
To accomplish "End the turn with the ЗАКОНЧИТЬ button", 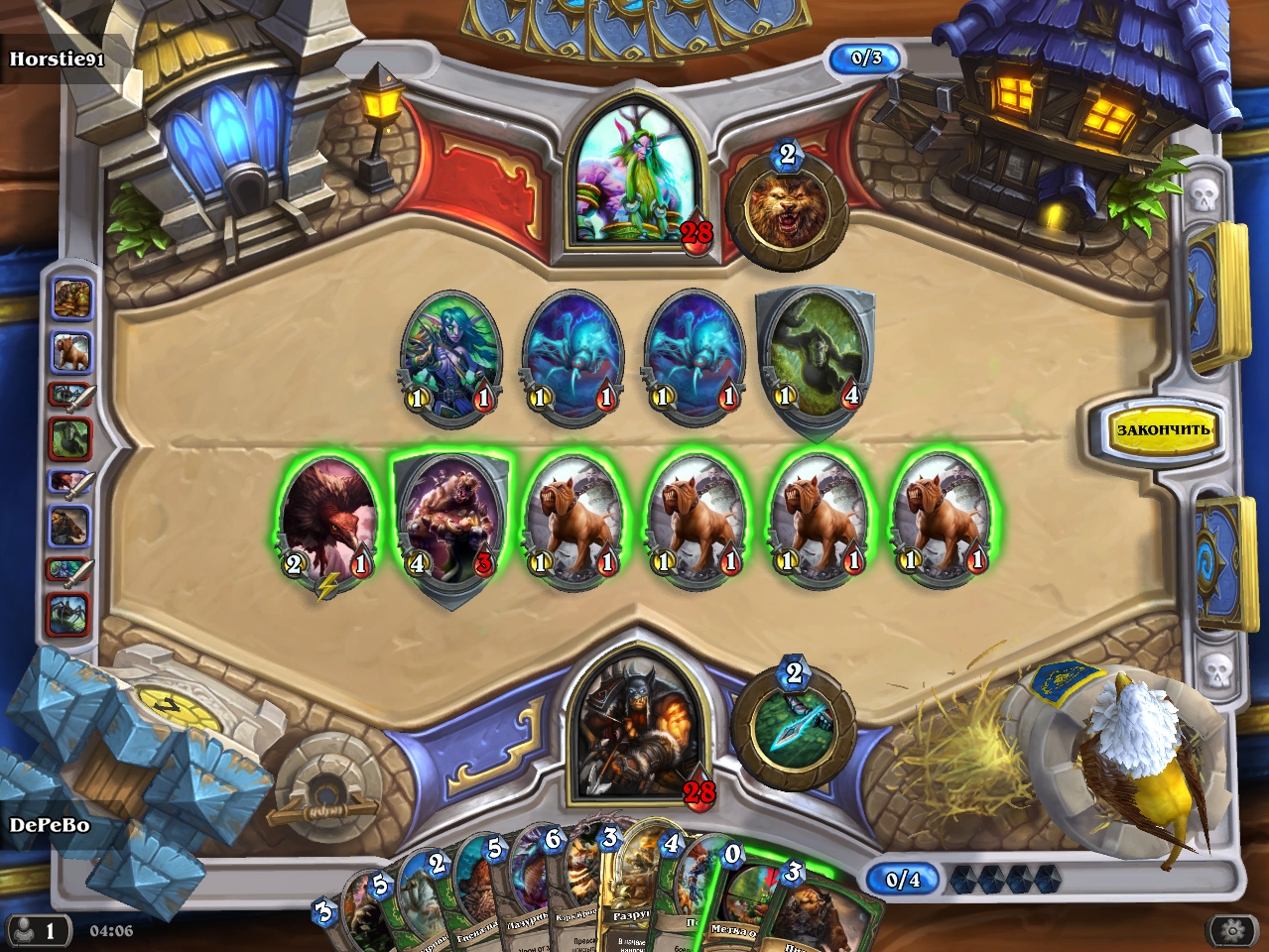I will pos(1163,430).
